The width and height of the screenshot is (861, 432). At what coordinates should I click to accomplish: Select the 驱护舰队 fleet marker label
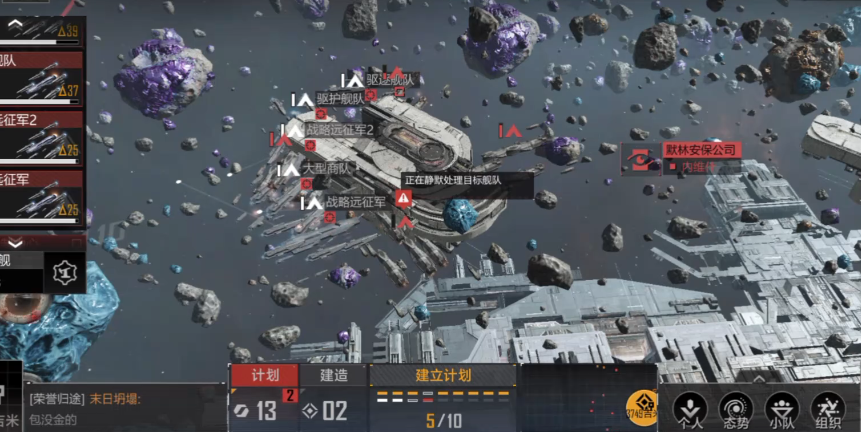pyautogui.click(x=340, y=99)
